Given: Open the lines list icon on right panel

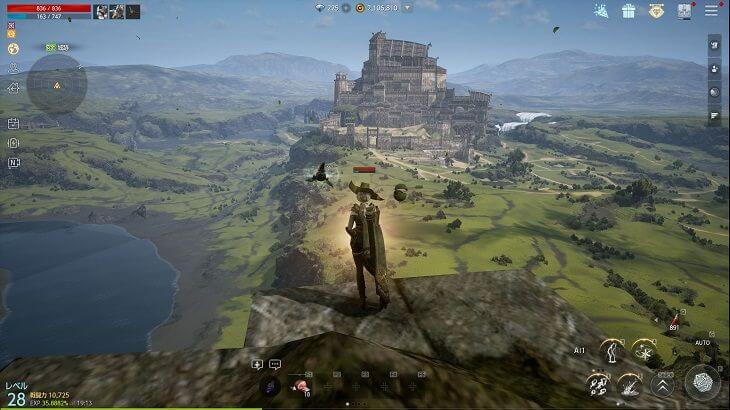Looking at the screenshot, I should (714, 116).
